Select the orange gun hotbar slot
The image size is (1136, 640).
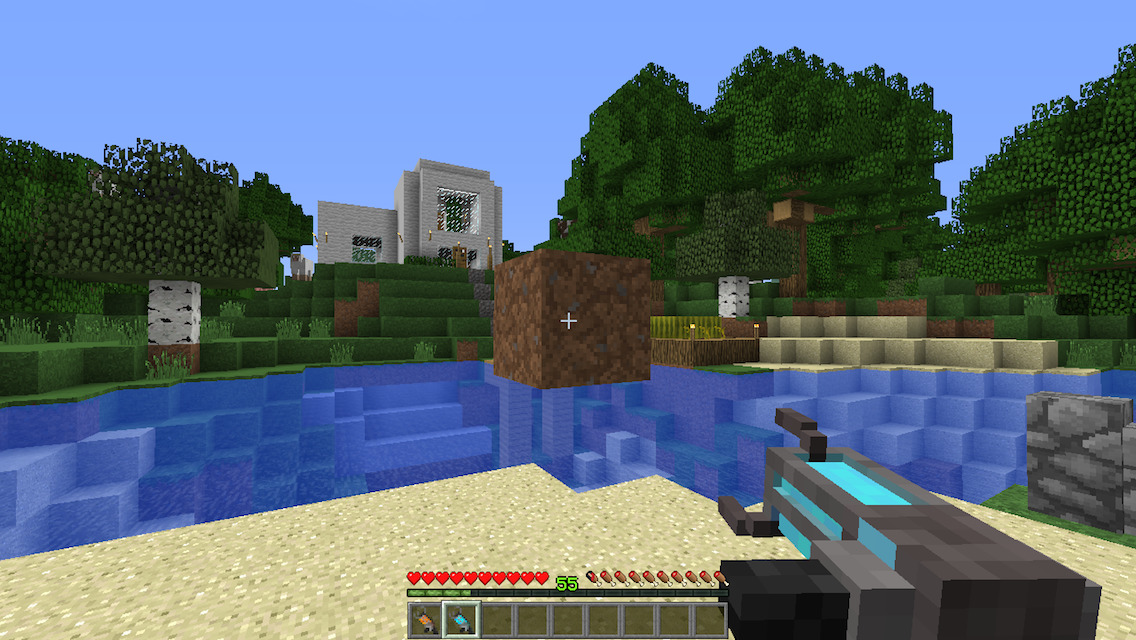426,620
